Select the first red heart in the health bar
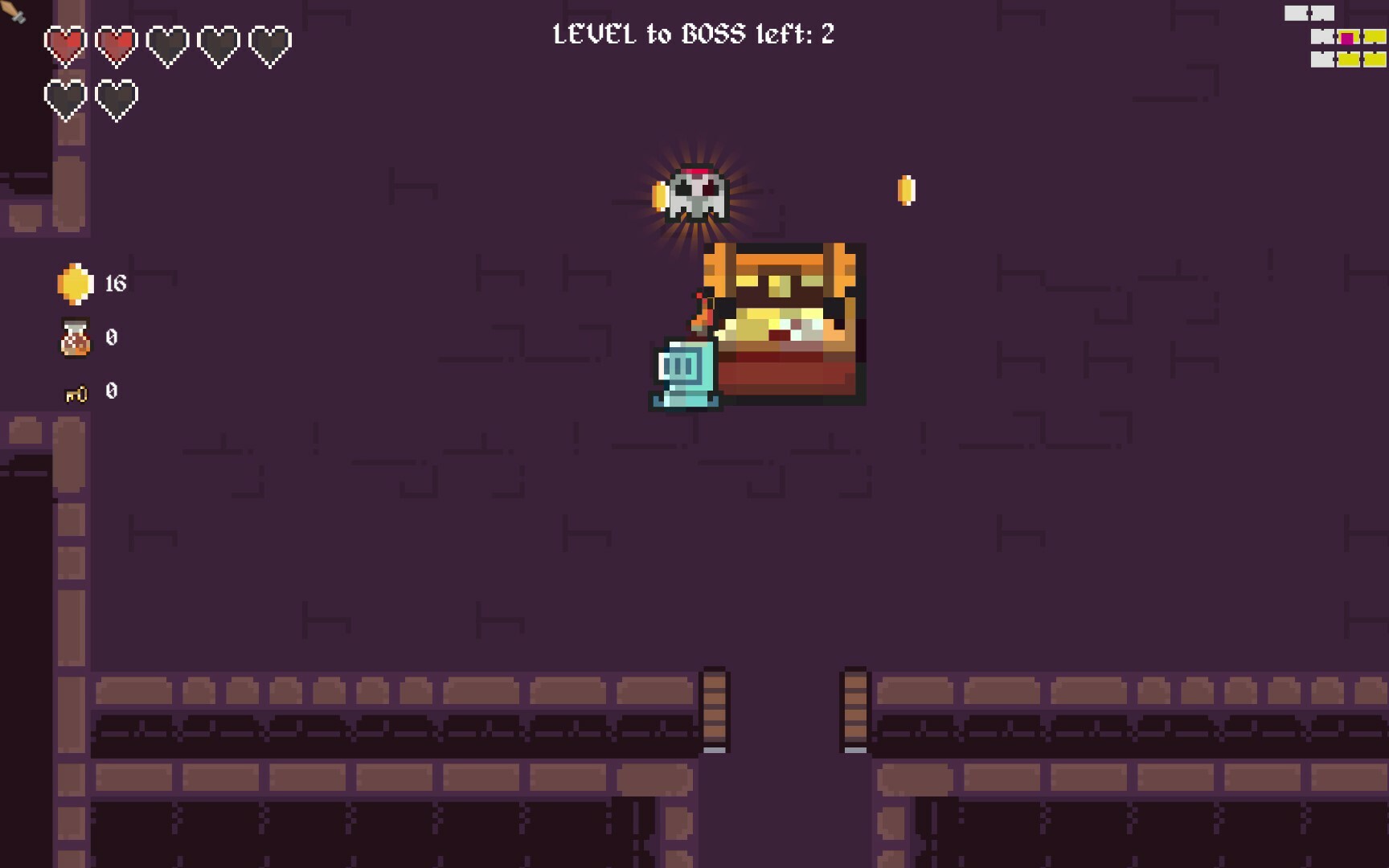Viewport: 1389px width, 868px height. click(68, 44)
